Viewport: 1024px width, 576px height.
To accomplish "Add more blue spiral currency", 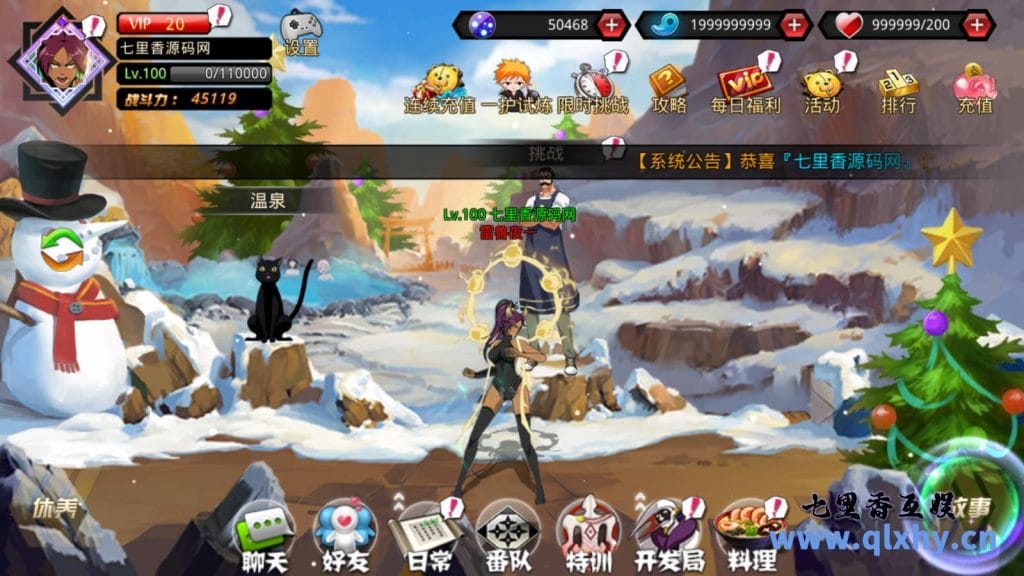I will point(793,24).
